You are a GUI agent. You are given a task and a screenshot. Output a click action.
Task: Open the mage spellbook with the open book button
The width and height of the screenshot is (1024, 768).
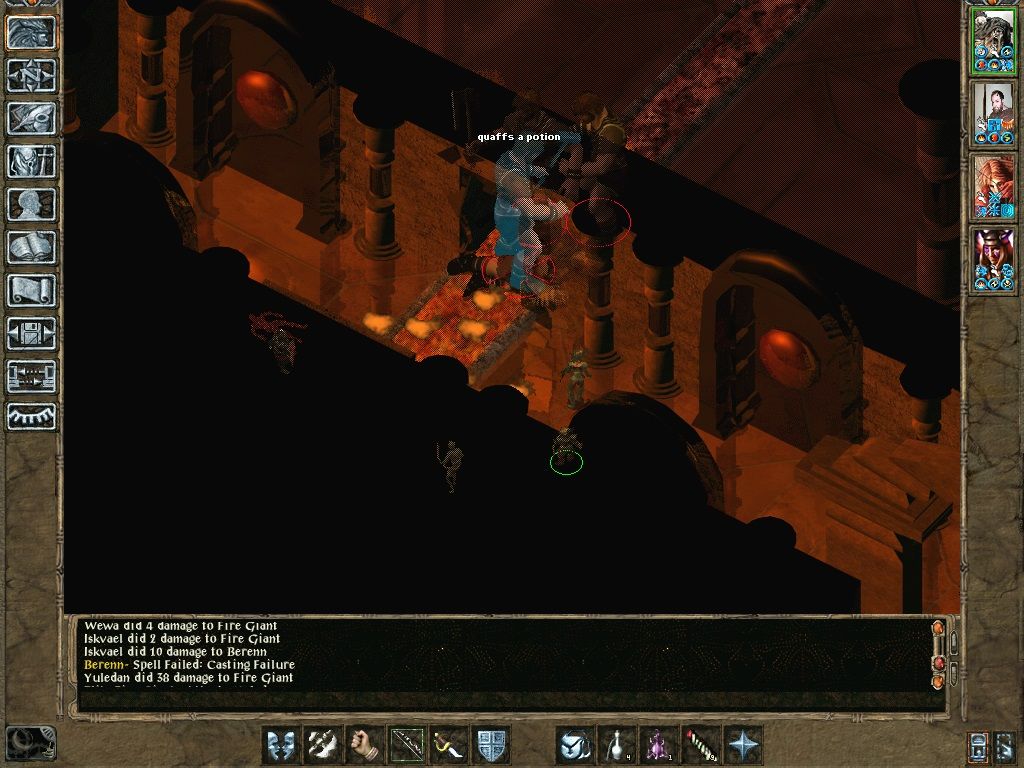point(32,247)
